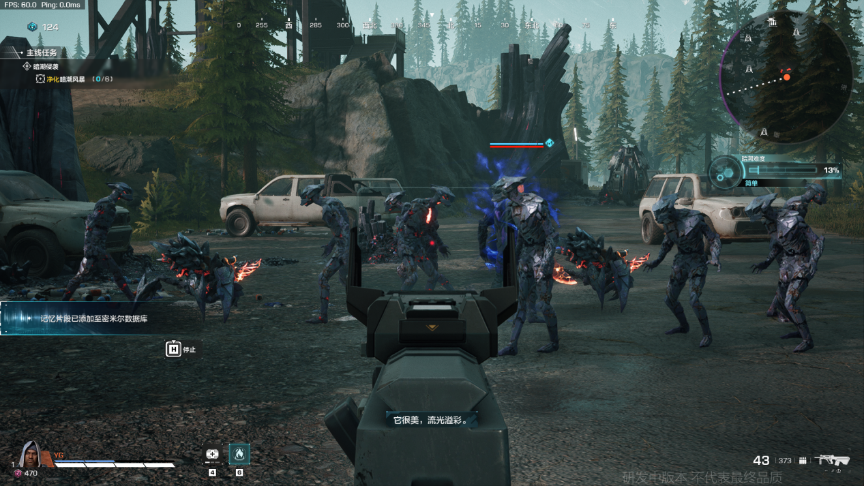The image size is (864, 486).
Task: Use the medkit item slot
Action: pyautogui.click(x=212, y=453)
